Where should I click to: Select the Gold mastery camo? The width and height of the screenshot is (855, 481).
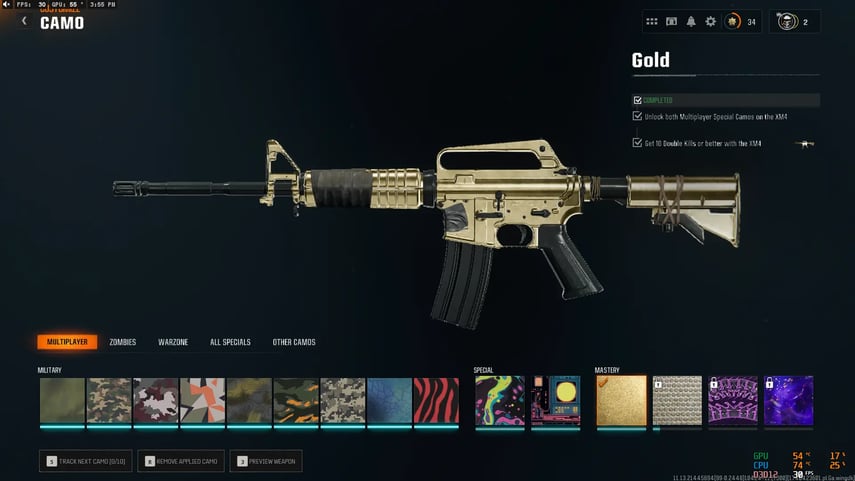pyautogui.click(x=621, y=400)
